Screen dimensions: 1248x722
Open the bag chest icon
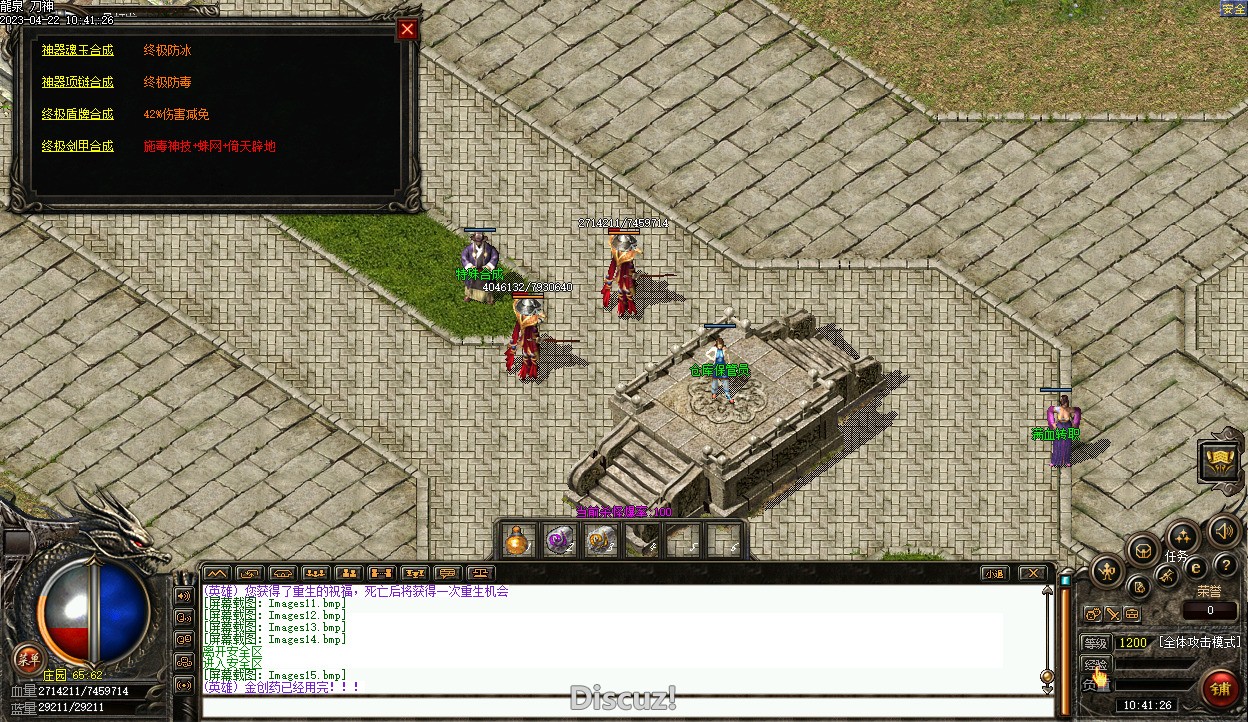point(1143,550)
